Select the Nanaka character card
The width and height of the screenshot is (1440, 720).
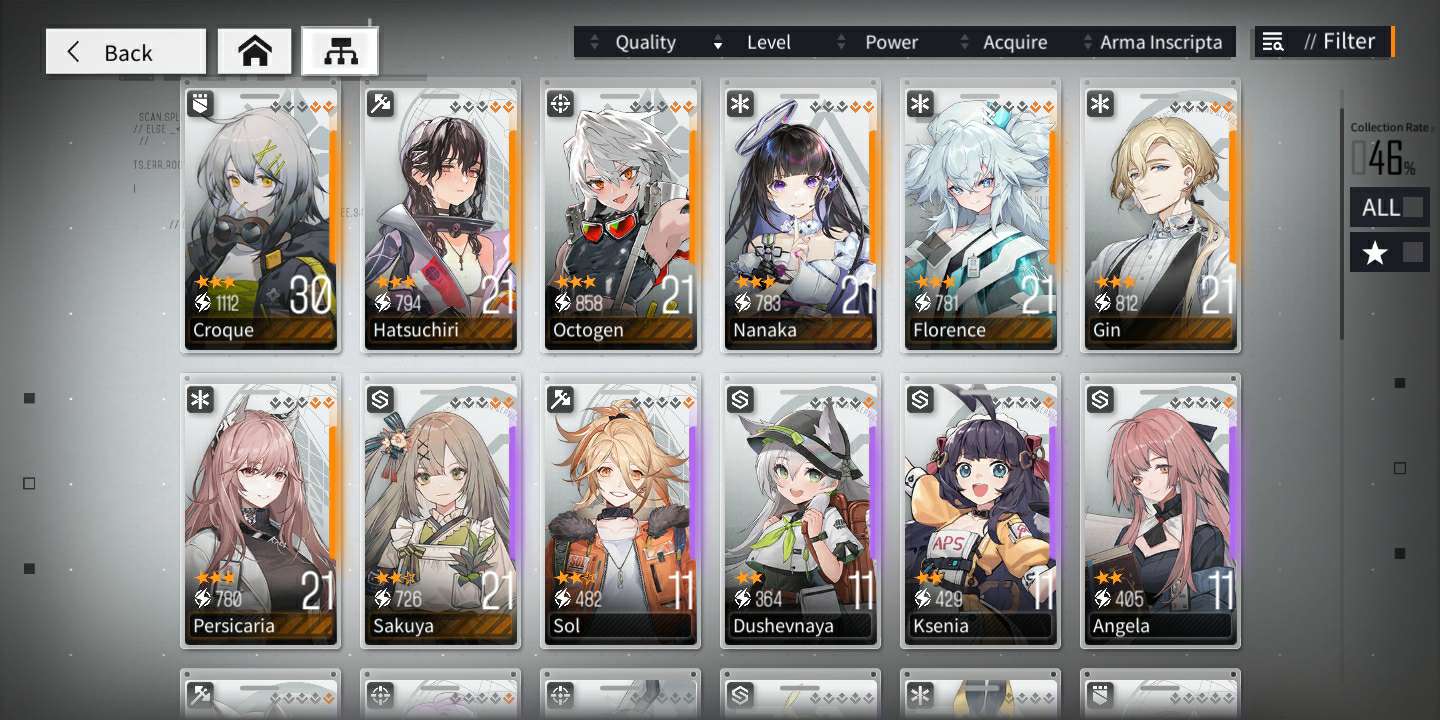click(800, 215)
